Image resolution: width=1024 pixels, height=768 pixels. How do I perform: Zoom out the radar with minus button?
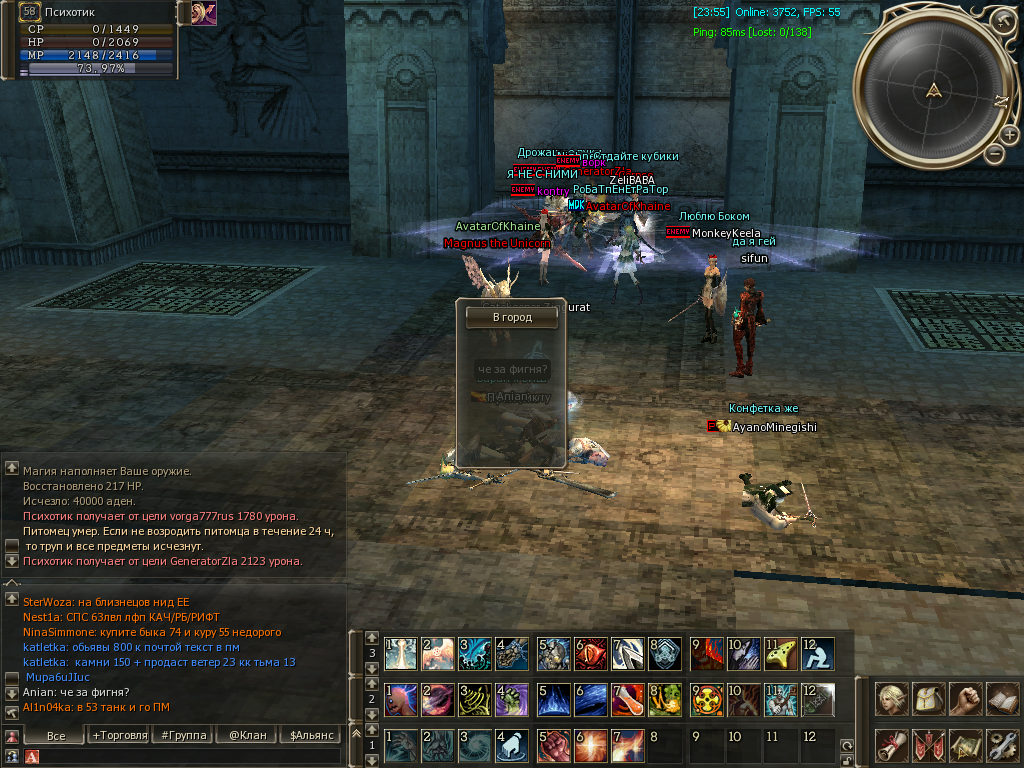click(x=995, y=154)
